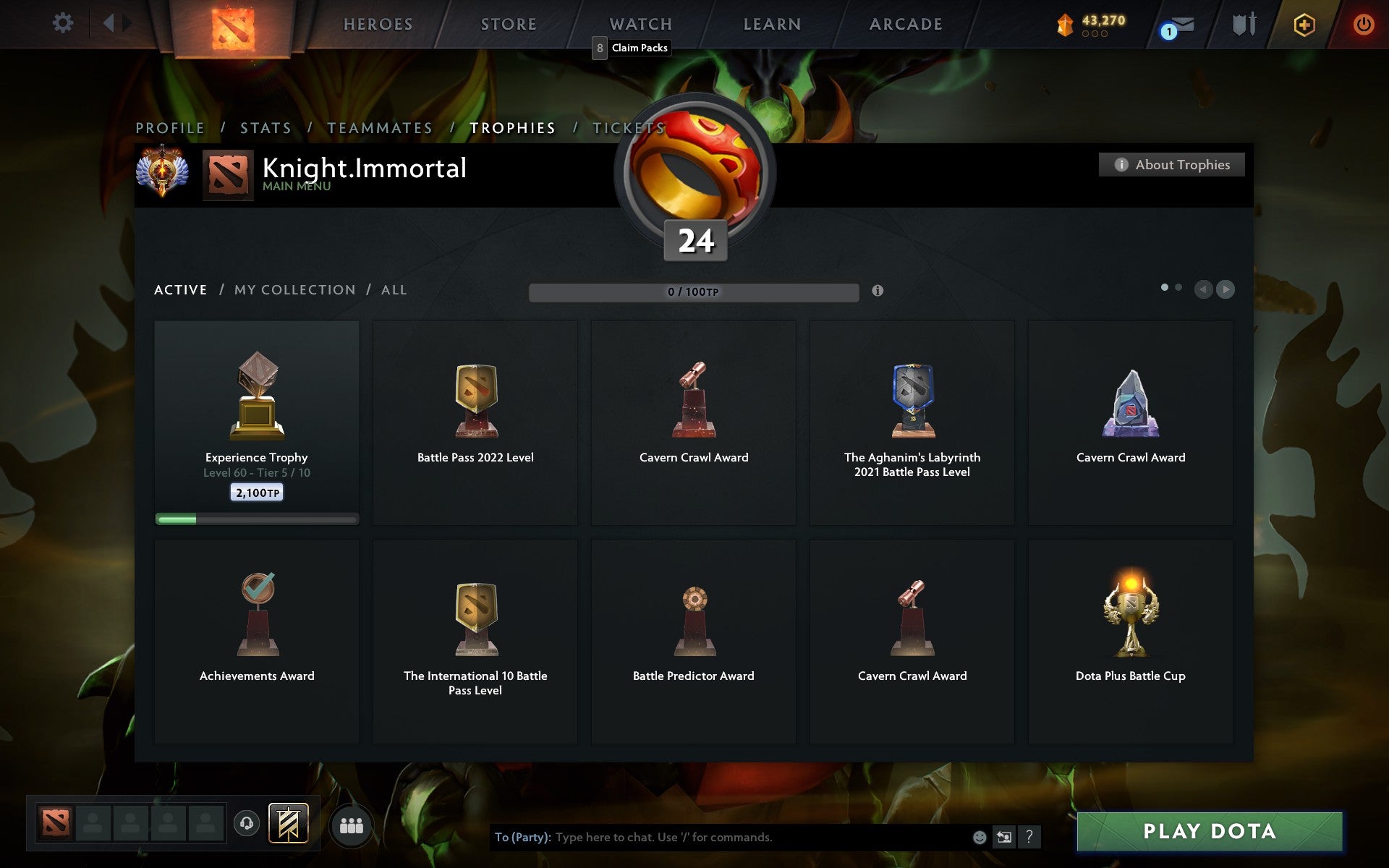Open the voice chat headset icon
The height and width of the screenshot is (868, 1389).
[246, 824]
